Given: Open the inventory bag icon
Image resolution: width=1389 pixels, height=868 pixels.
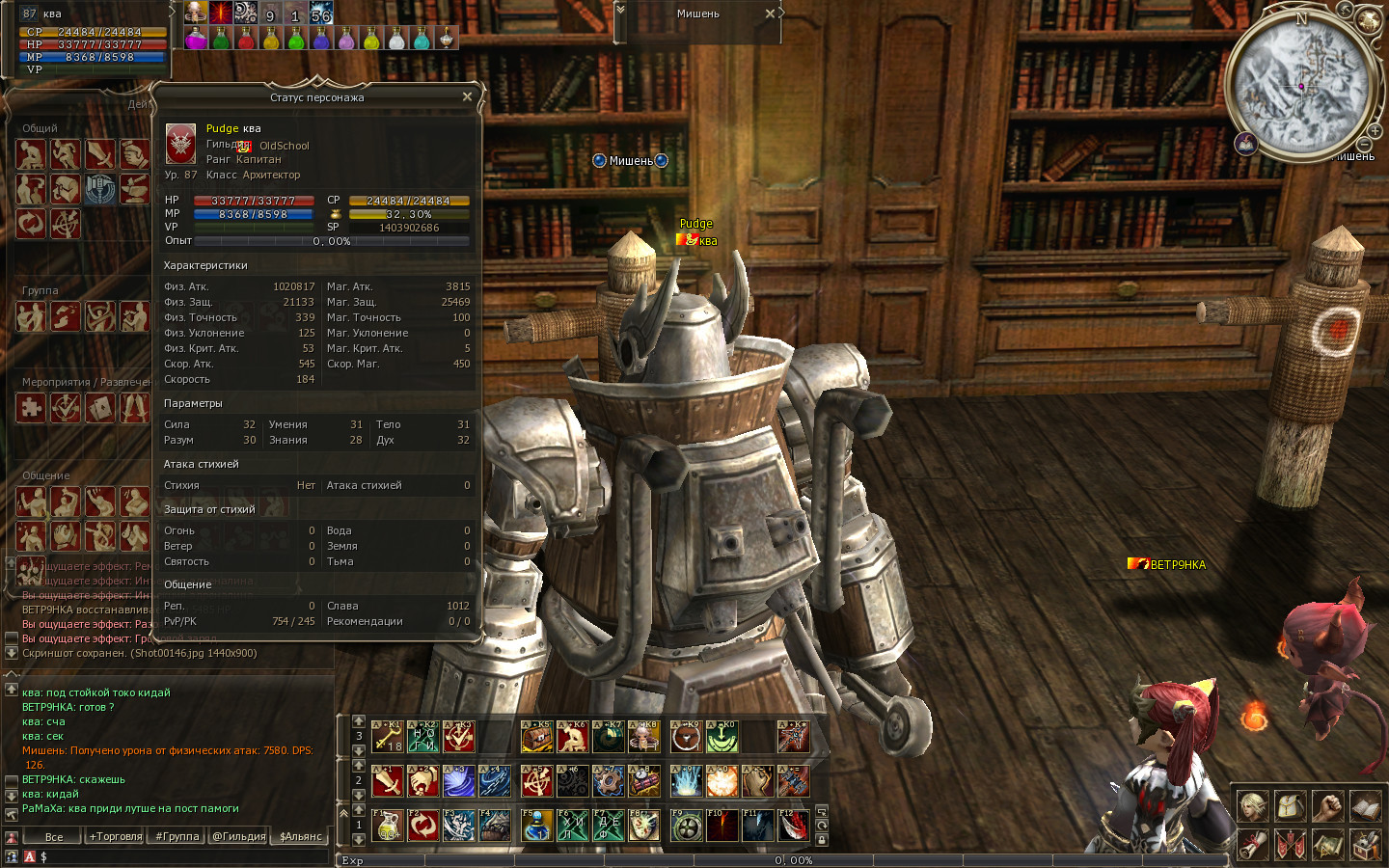Looking at the screenshot, I should [1290, 806].
